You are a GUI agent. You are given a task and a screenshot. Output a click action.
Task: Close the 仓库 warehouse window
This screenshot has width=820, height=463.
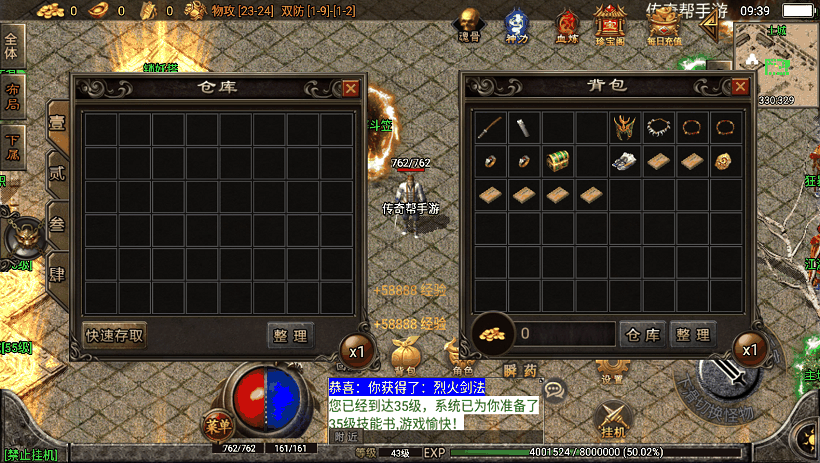click(350, 88)
